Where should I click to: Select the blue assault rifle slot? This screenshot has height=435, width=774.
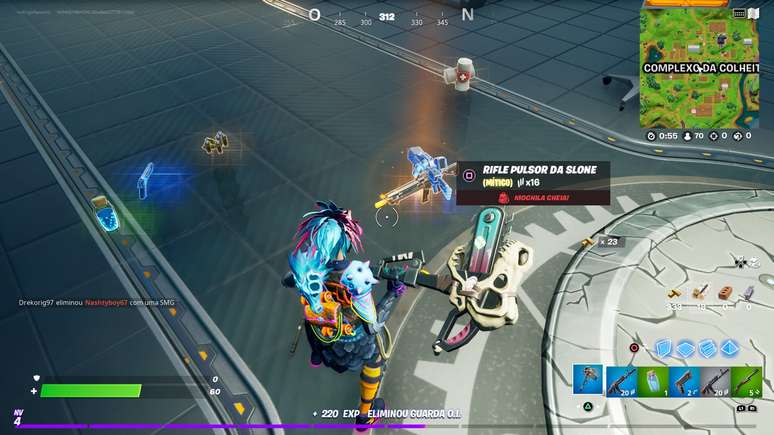click(x=621, y=381)
